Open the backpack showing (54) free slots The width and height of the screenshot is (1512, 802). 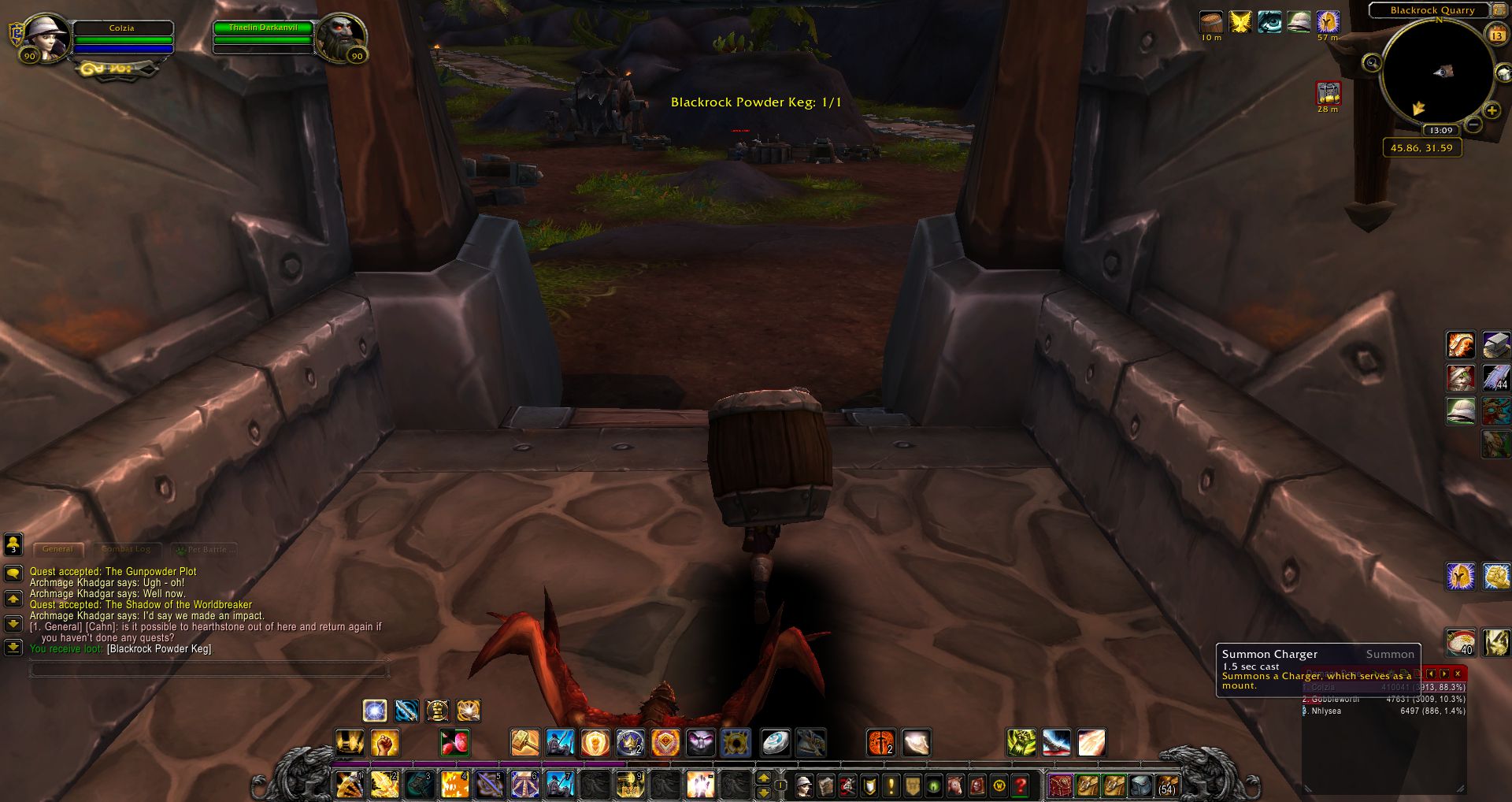coord(1167,785)
